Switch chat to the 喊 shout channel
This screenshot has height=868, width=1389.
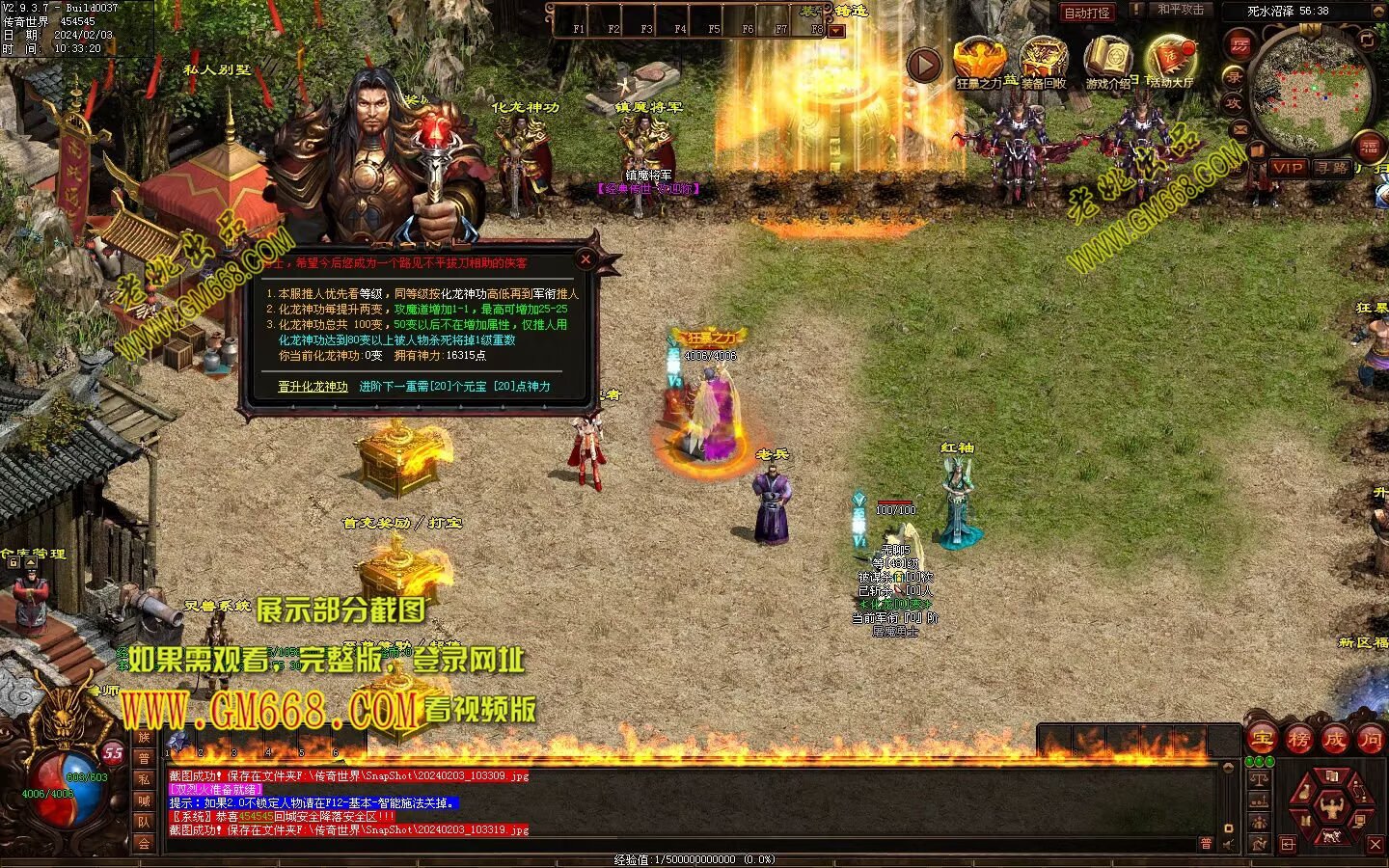(144, 800)
